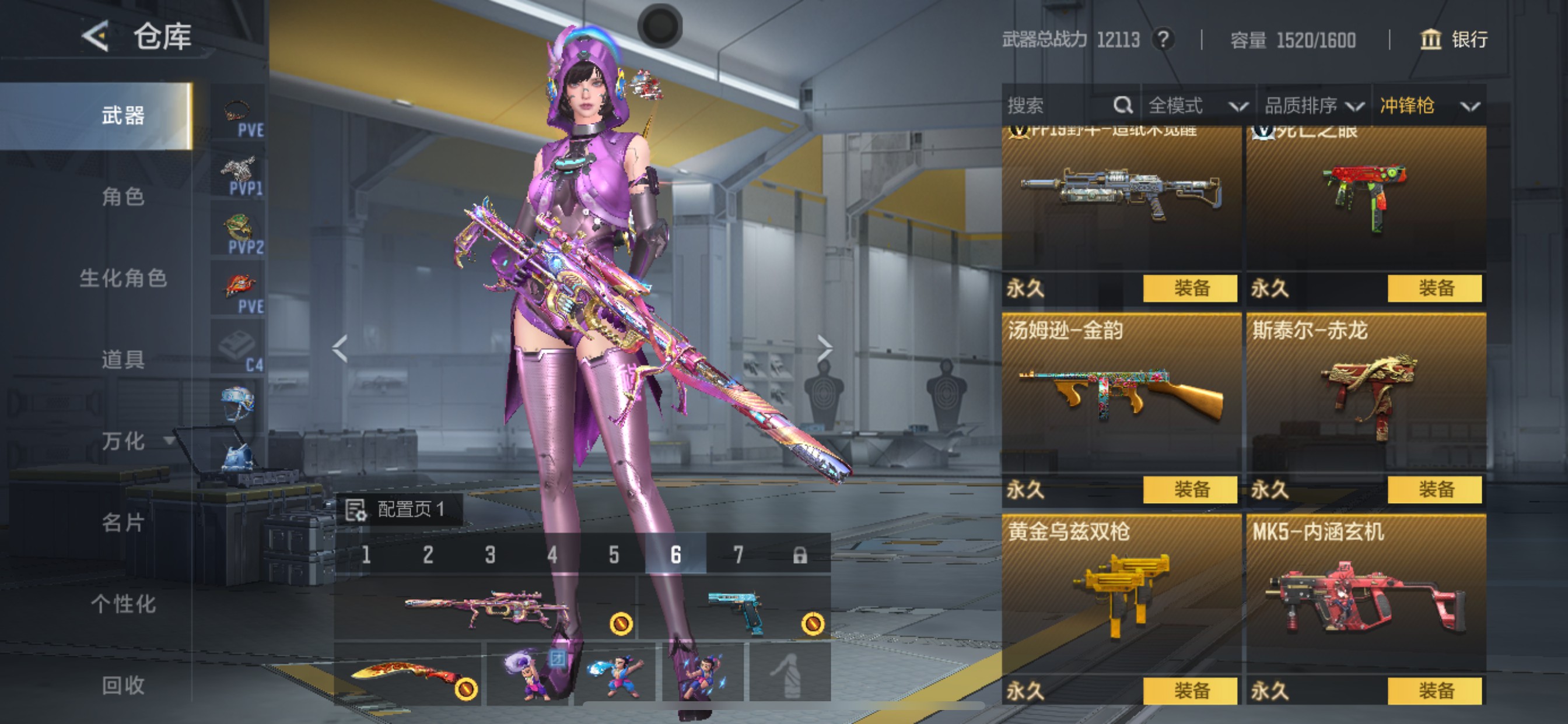Equip the 斯泰尔-赤龙 weapon
Viewport: 1568px width, 724px height.
[1434, 490]
